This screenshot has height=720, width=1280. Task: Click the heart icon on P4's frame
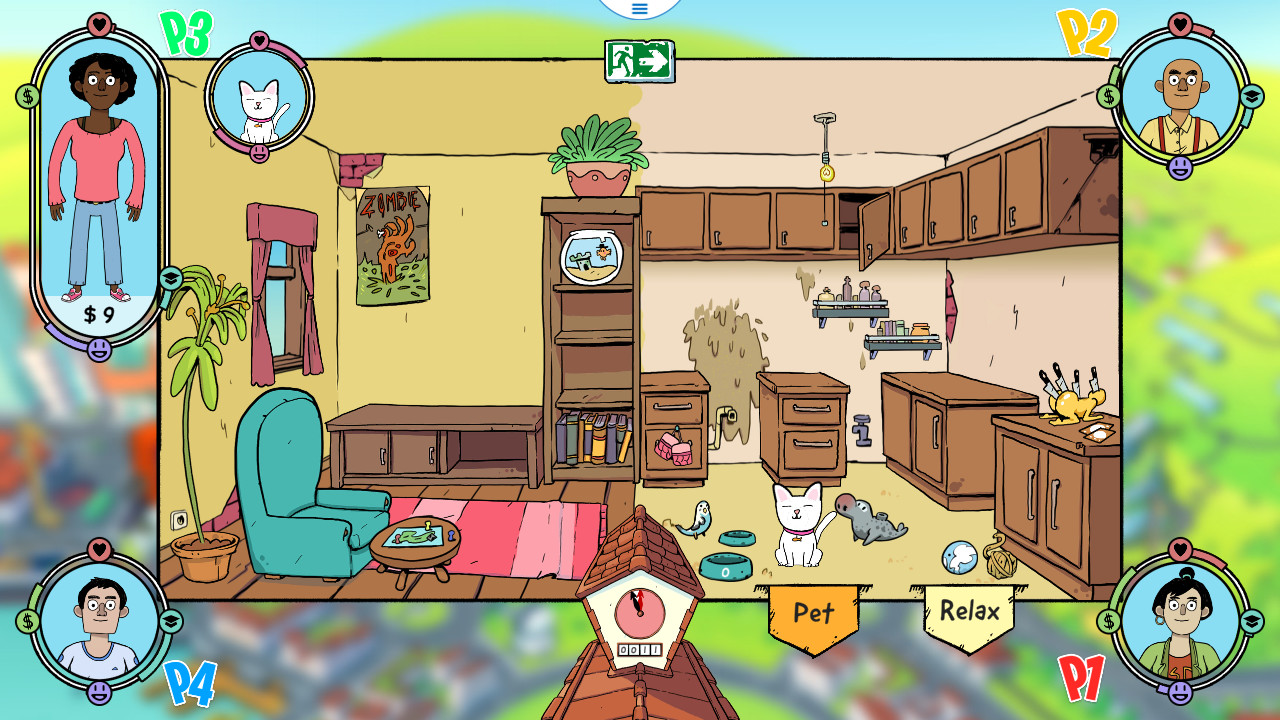pyautogui.click(x=99, y=550)
